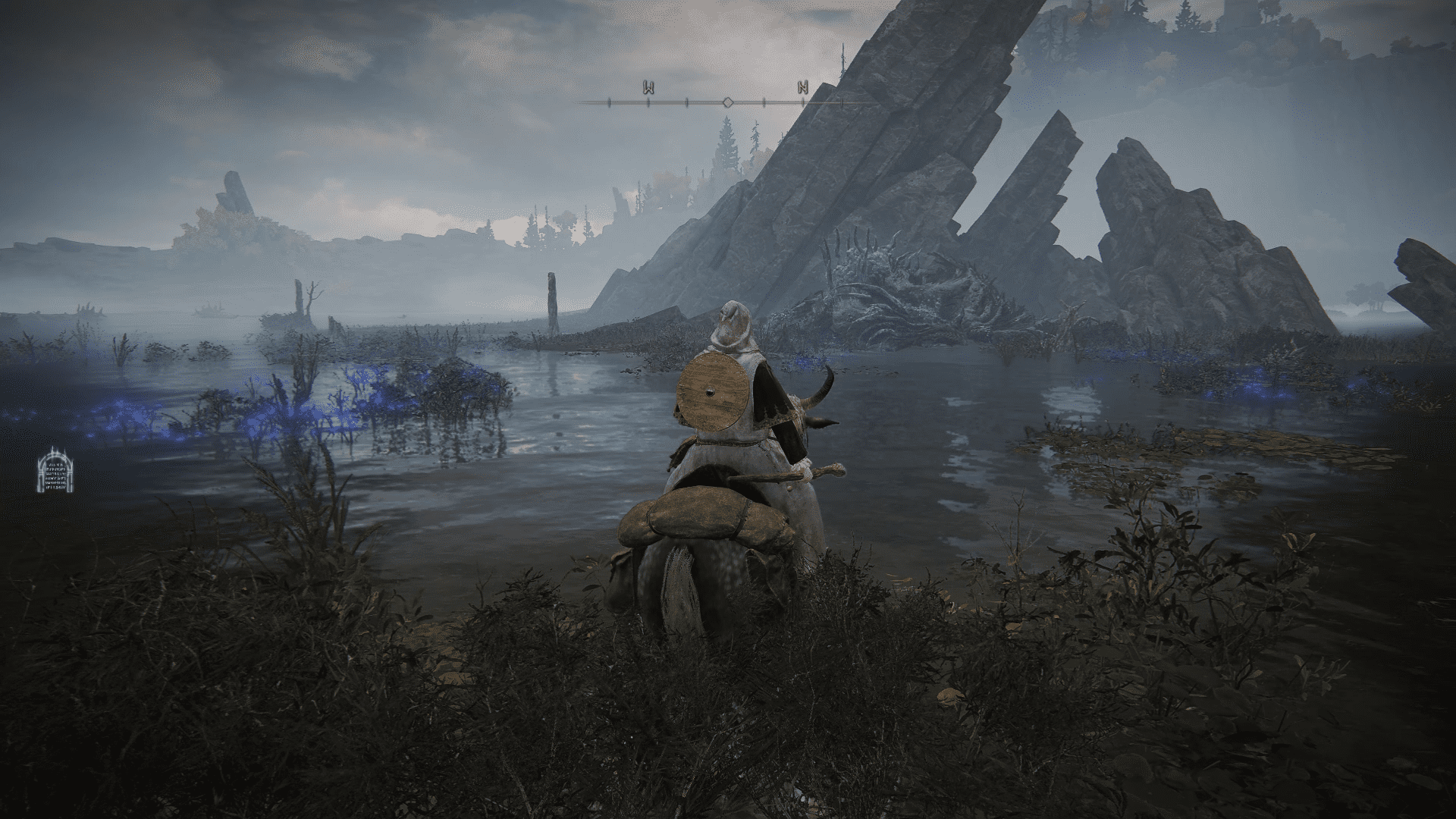Click the compass bar's center diamond marker

coord(726,102)
